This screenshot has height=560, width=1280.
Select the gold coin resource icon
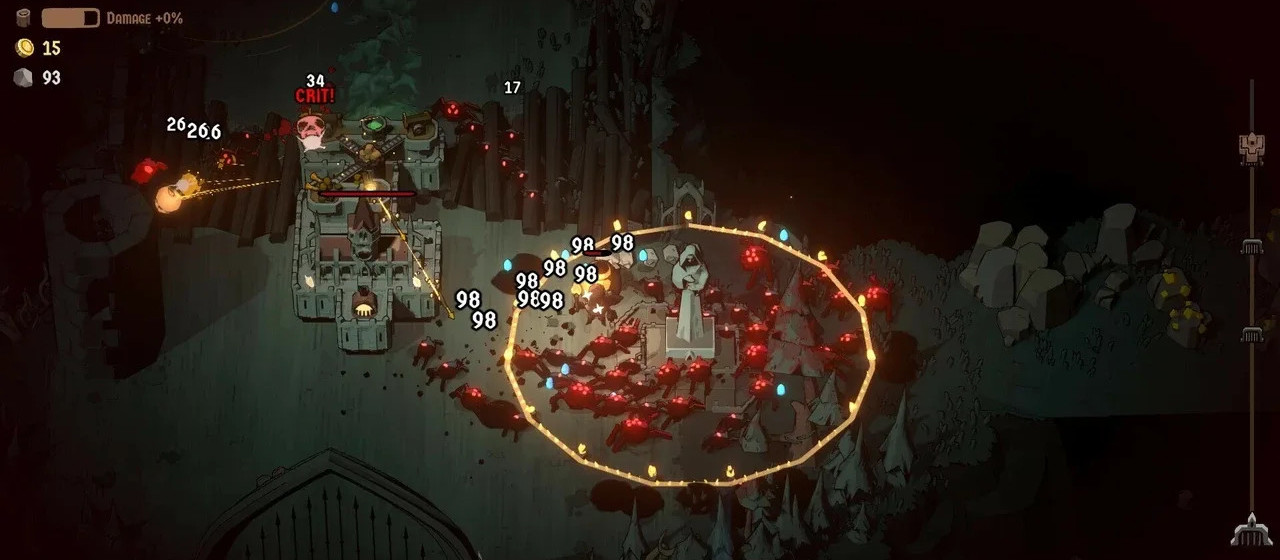point(24,48)
